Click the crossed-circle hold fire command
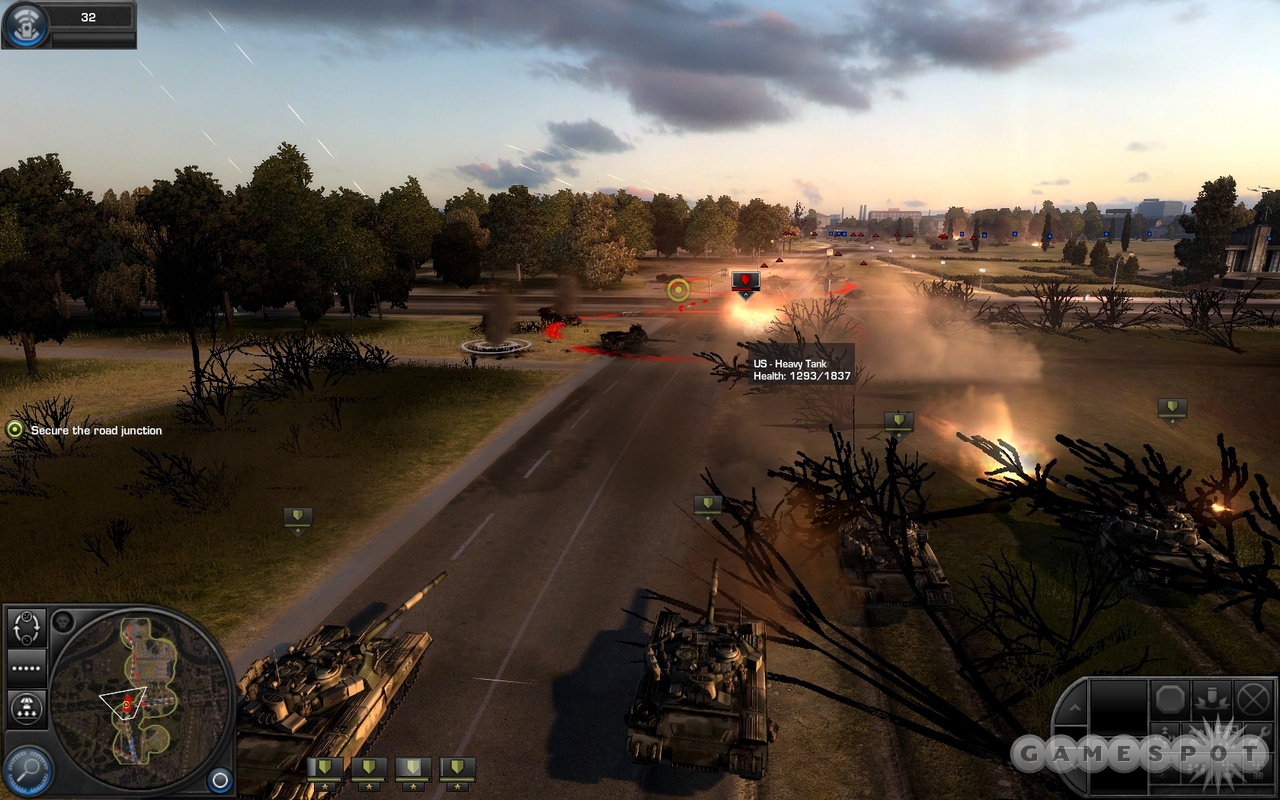The width and height of the screenshot is (1280, 800). click(x=1252, y=699)
